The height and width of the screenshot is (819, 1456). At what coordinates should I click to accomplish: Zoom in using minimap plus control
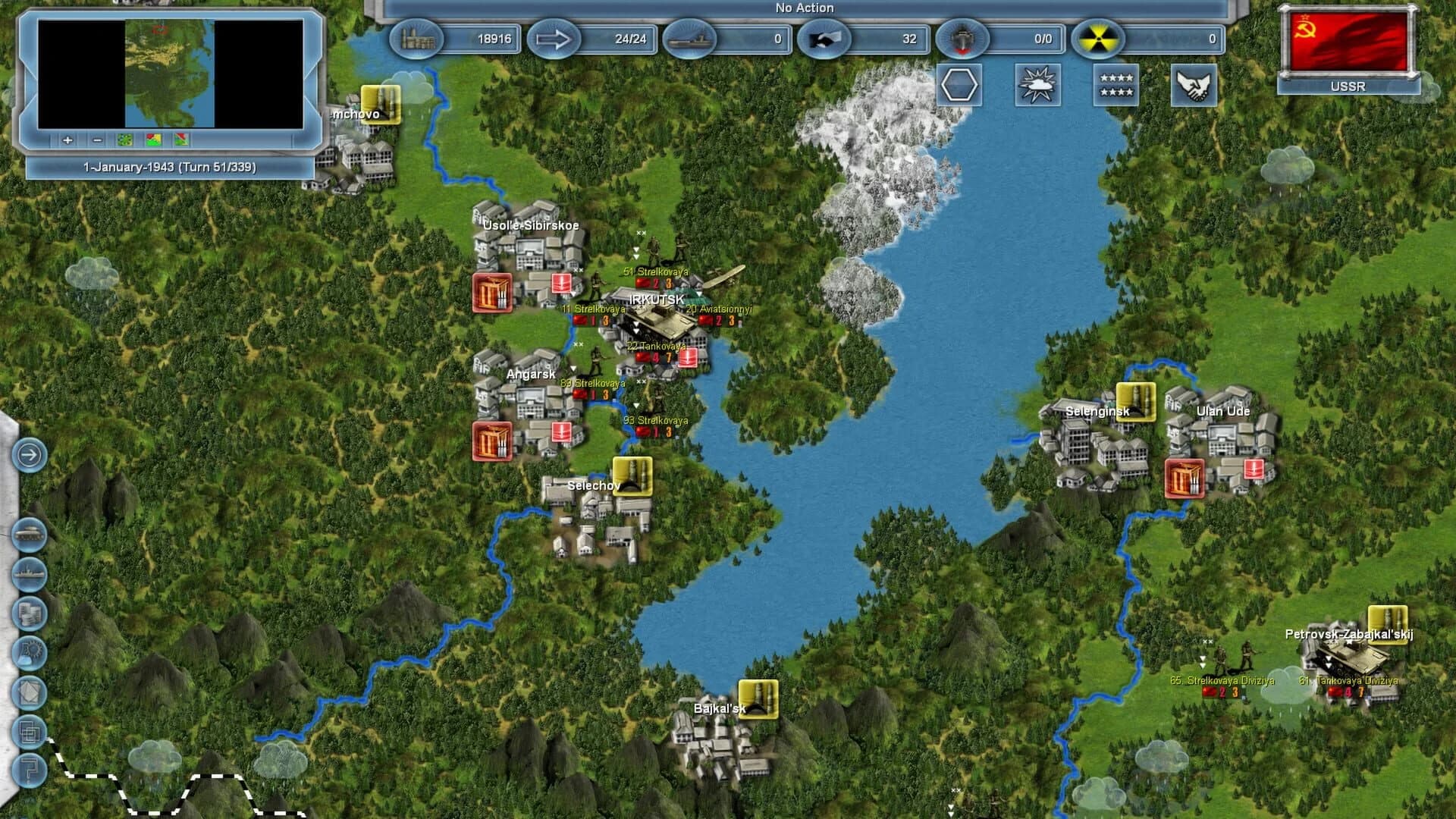tap(67, 140)
